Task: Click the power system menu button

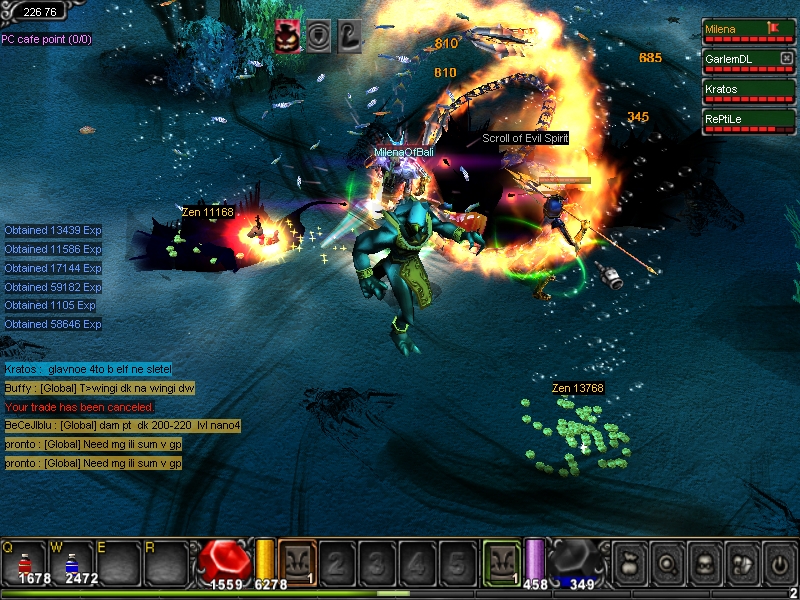Action: tap(778, 564)
